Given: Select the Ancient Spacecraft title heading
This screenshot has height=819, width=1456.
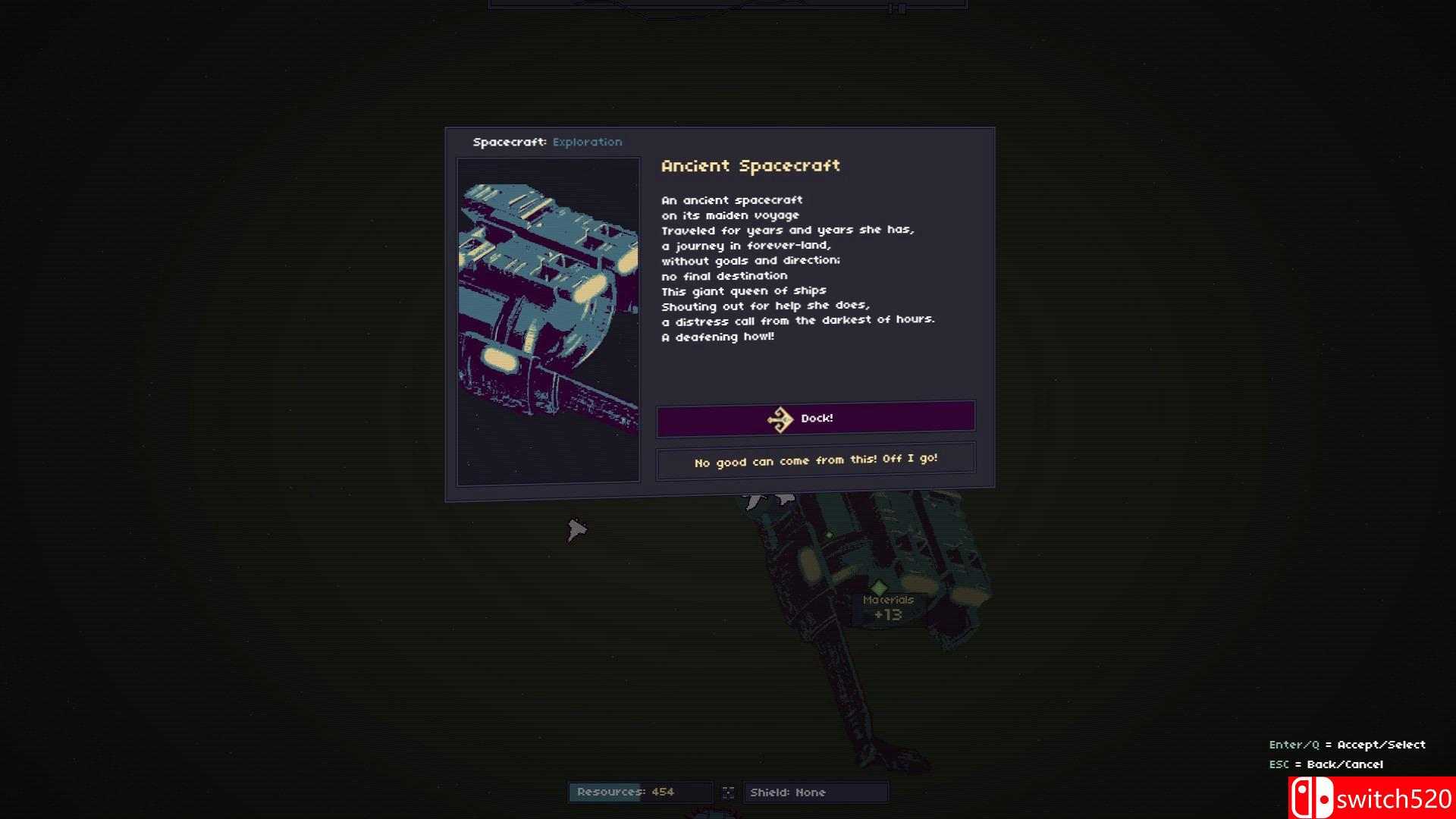Looking at the screenshot, I should tap(750, 165).
